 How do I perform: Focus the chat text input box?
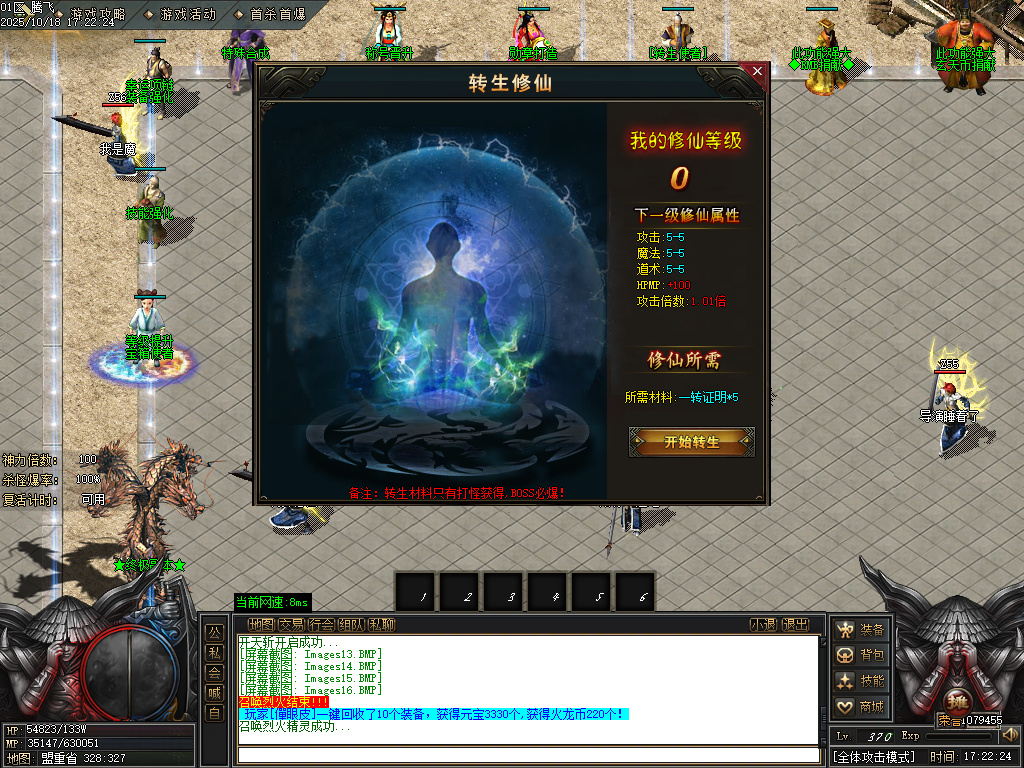point(527,755)
